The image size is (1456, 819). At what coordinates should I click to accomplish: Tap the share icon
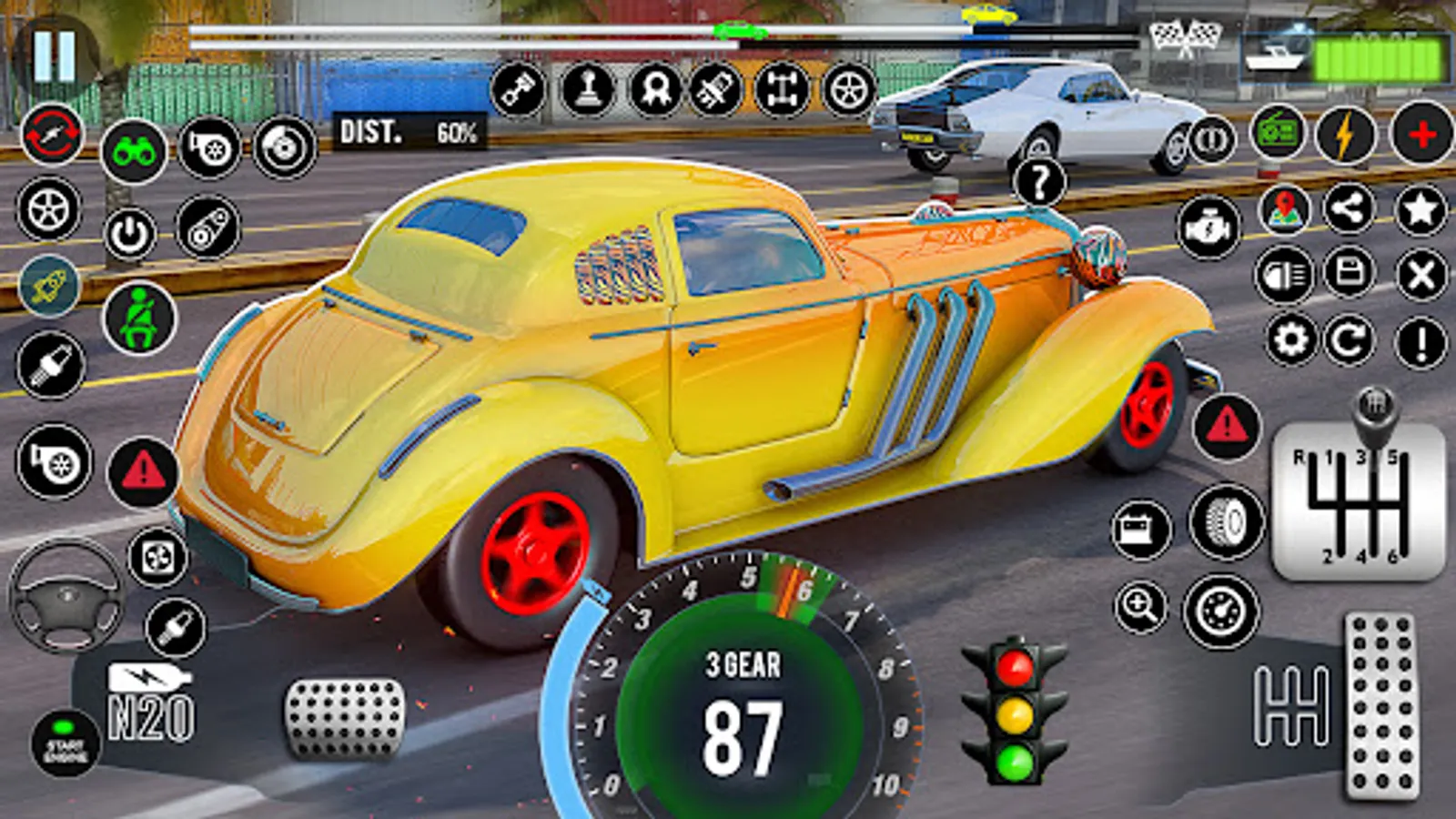[1349, 210]
